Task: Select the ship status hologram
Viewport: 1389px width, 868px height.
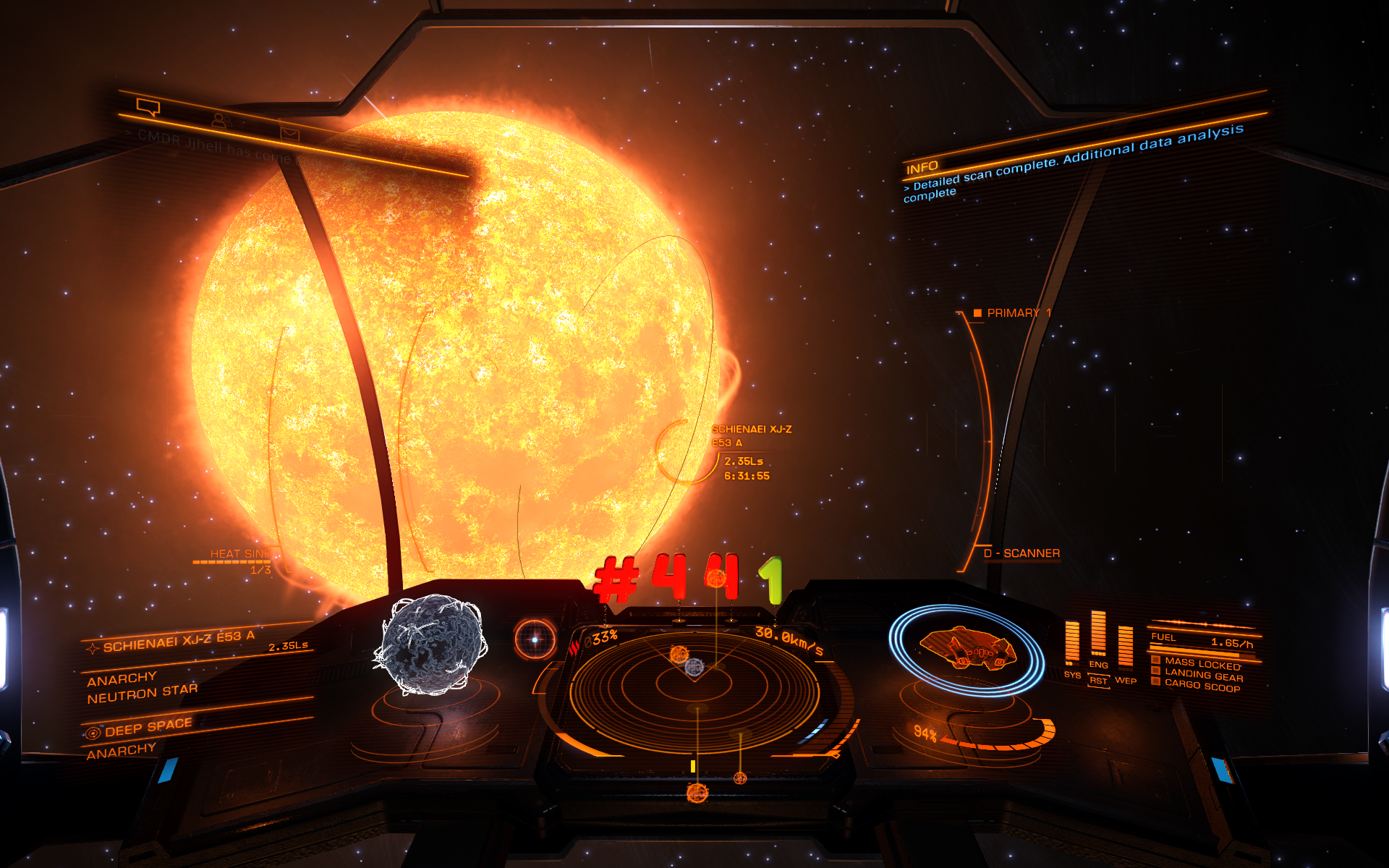Action: tap(967, 647)
